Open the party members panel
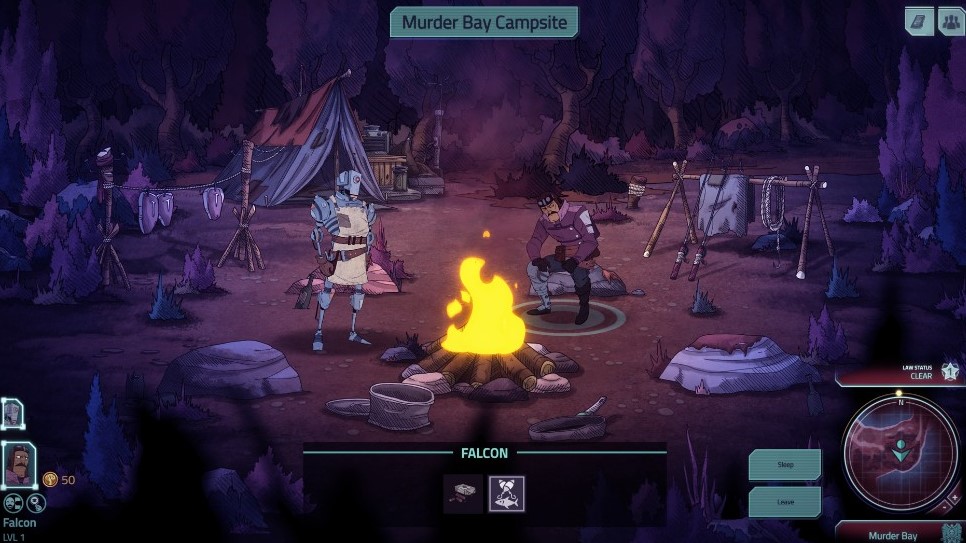Image resolution: width=966 pixels, height=543 pixels. pos(950,22)
